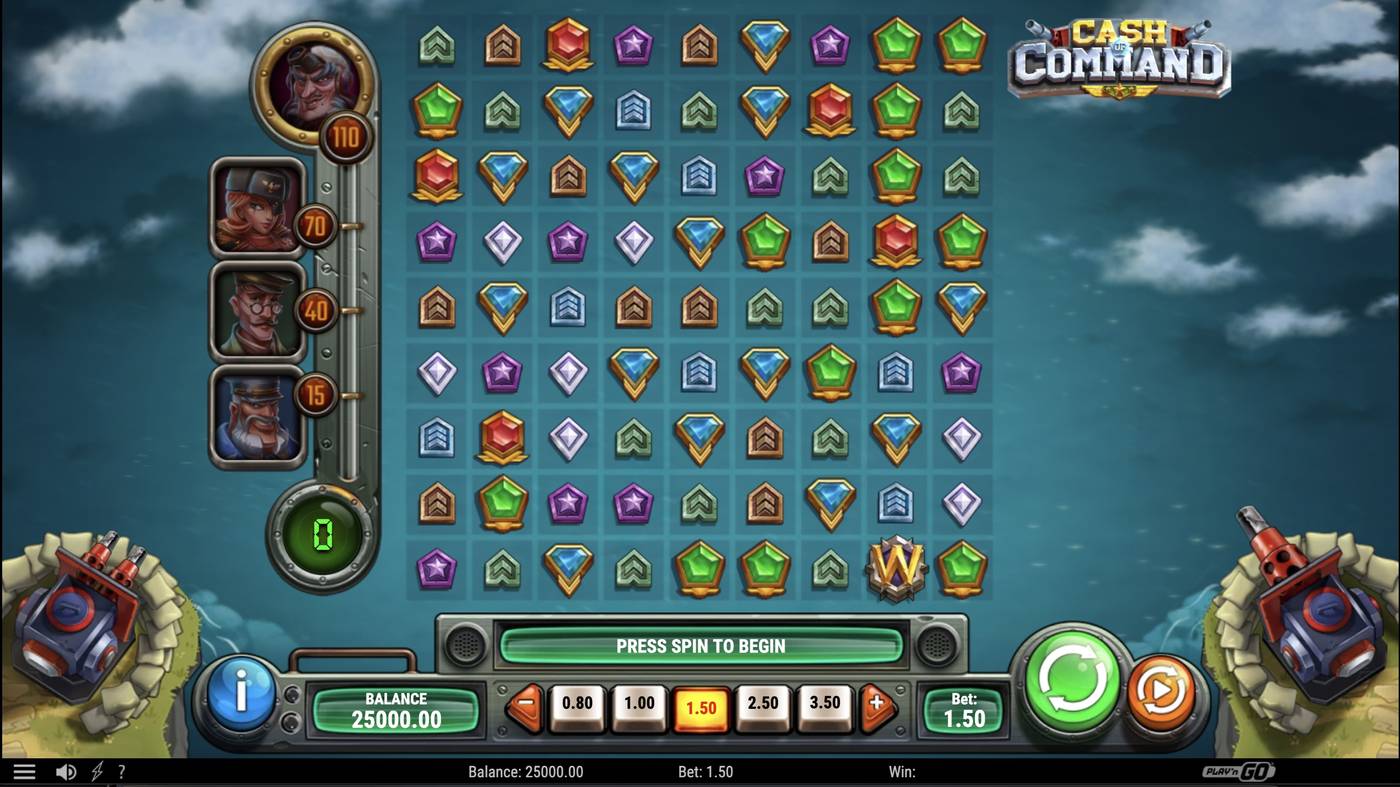The image size is (1400, 787).
Task: Mute the game sound
Action: tap(64, 771)
